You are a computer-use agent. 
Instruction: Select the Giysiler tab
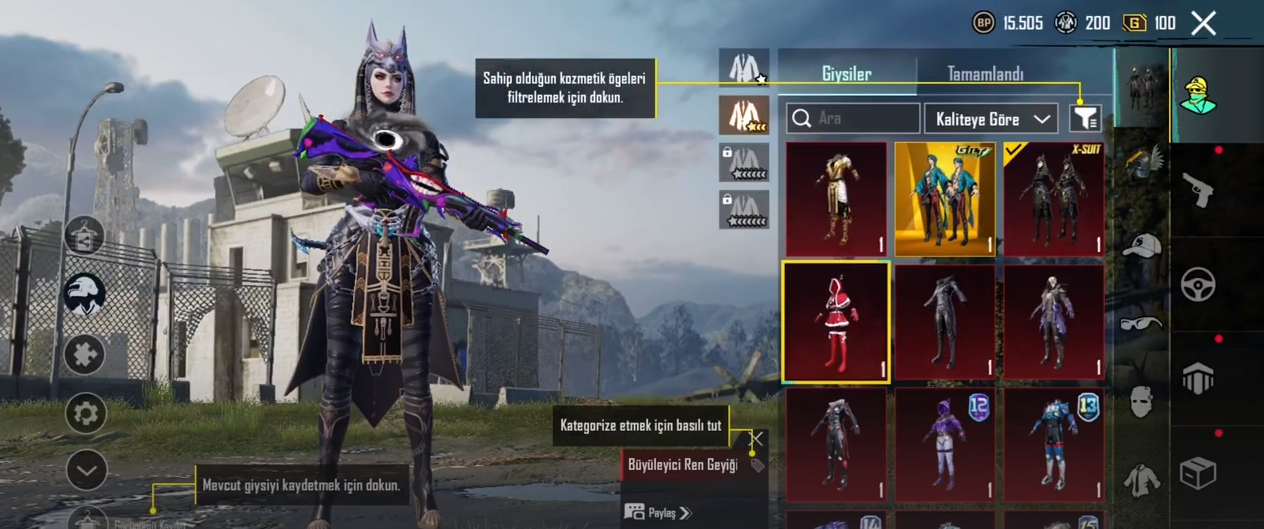pos(846,74)
